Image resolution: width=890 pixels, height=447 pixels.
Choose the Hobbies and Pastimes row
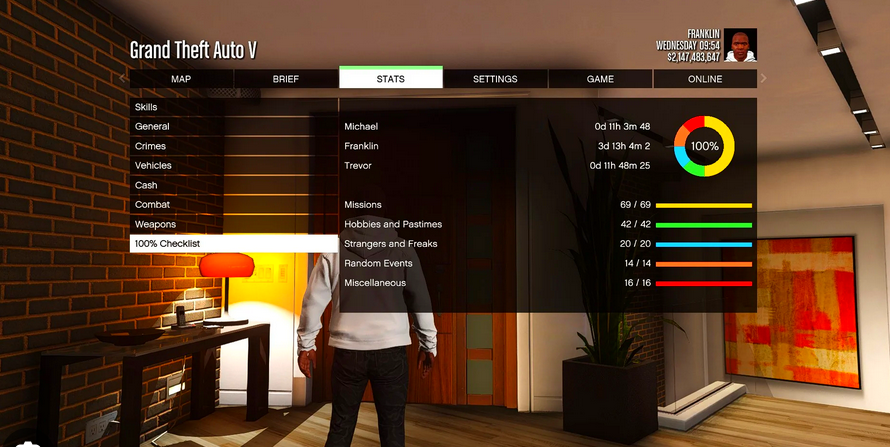(x=547, y=224)
